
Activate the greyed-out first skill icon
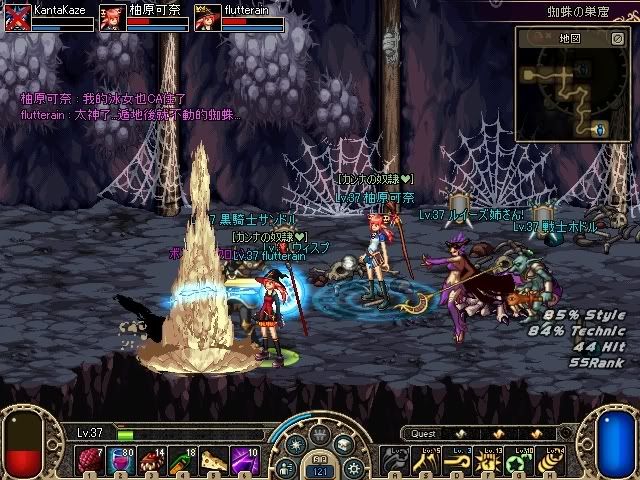pyautogui.click(x=395, y=460)
